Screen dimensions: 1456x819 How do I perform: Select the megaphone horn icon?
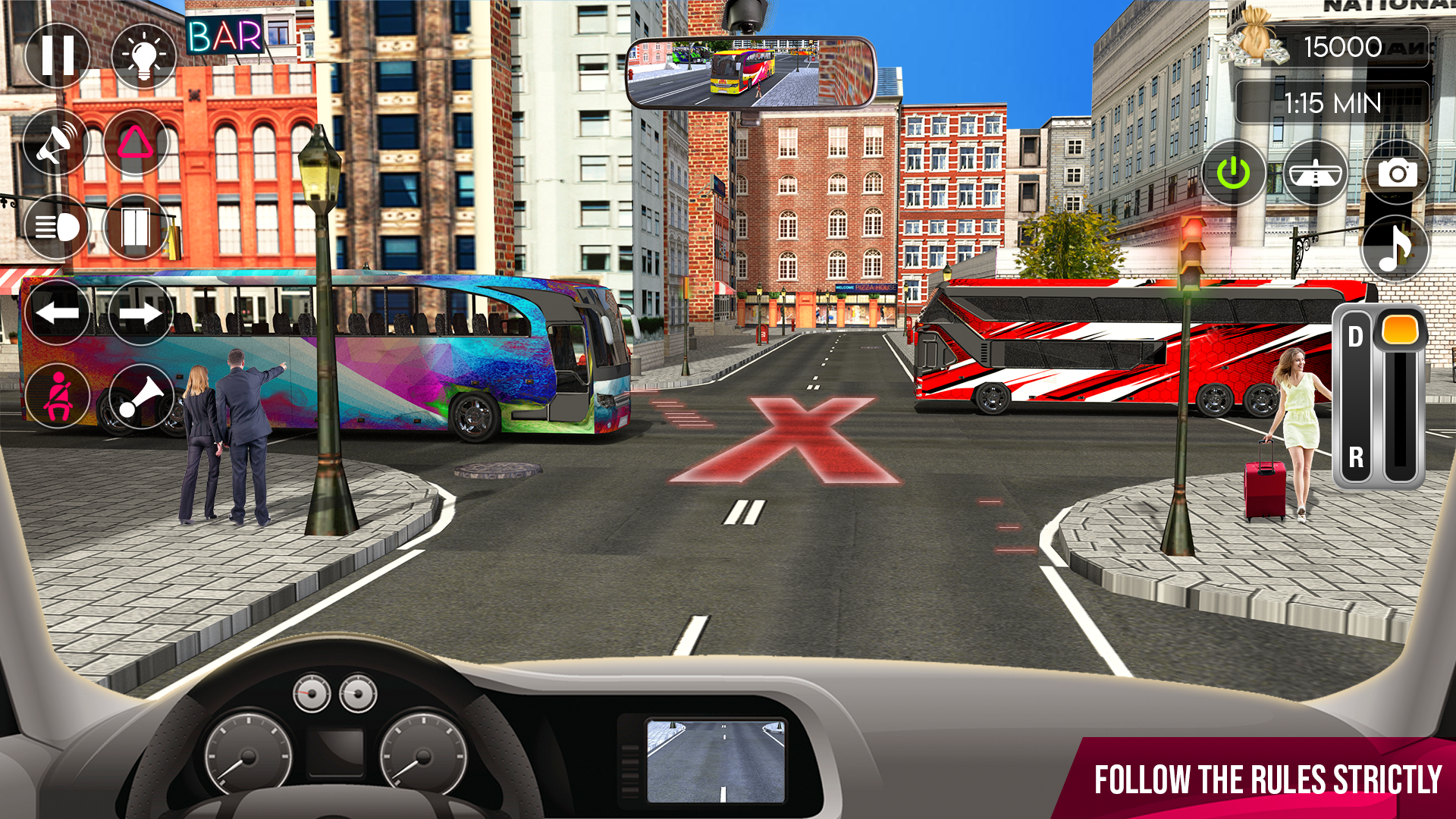click(57, 142)
